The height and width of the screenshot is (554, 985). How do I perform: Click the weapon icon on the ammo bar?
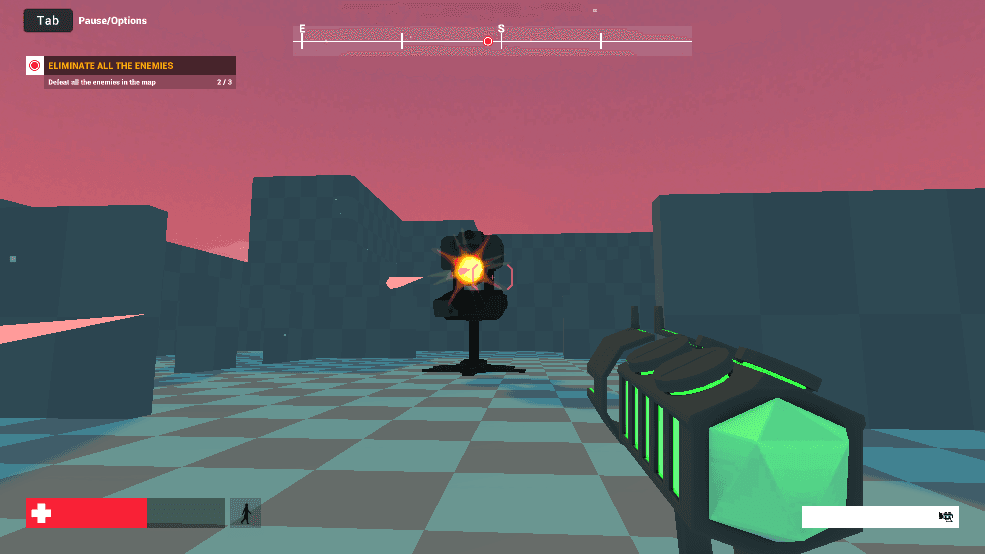pyautogui.click(x=945, y=516)
